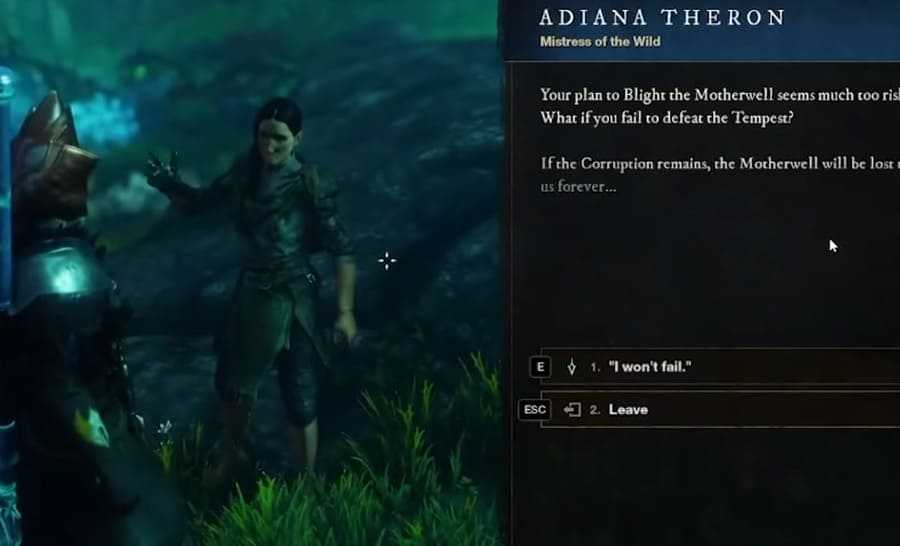Choose the "I won't fail." reply
900x546 pixels.
650,367
